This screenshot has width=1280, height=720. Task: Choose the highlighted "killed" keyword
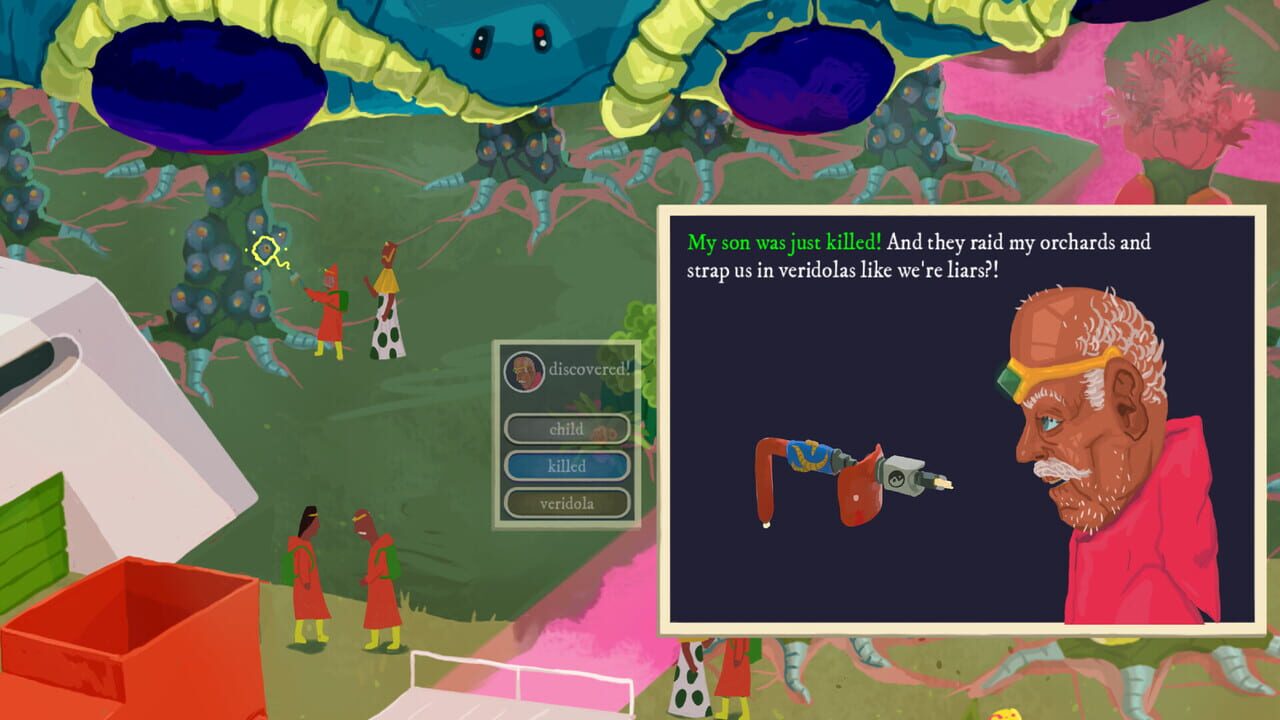[x=567, y=466]
